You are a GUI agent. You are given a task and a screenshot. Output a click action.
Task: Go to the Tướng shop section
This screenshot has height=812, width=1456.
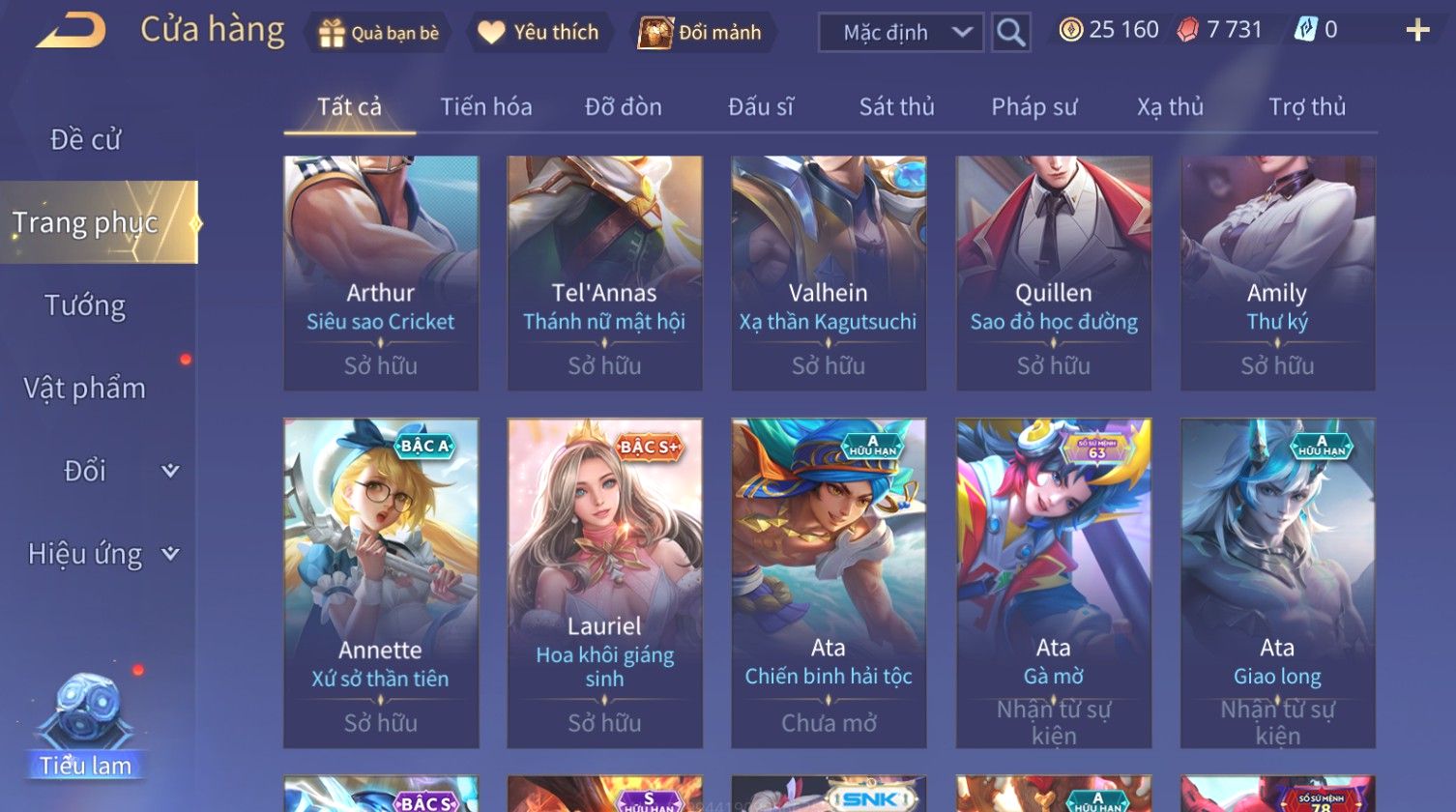coord(86,306)
